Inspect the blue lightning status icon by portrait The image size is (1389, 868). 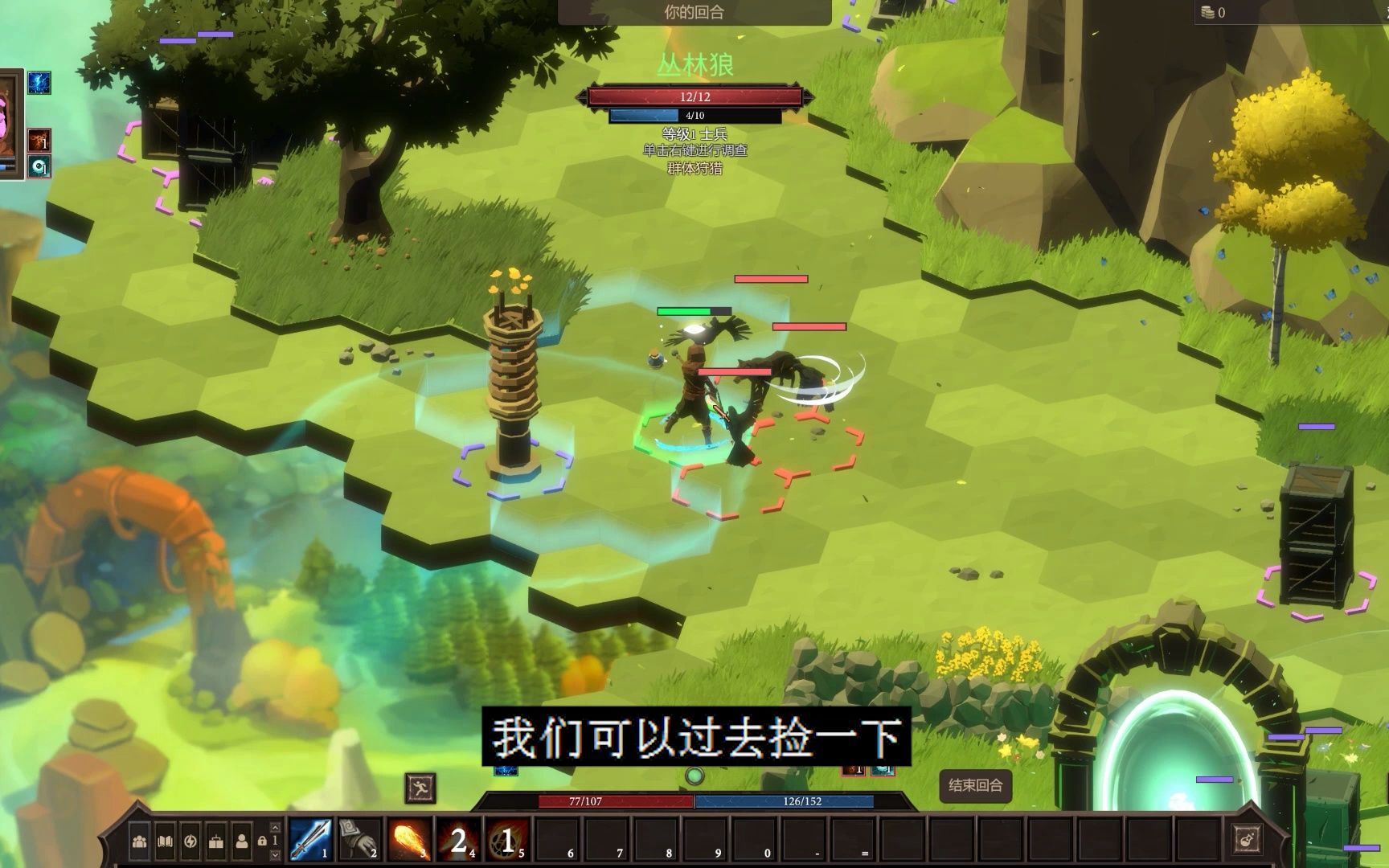39,83
